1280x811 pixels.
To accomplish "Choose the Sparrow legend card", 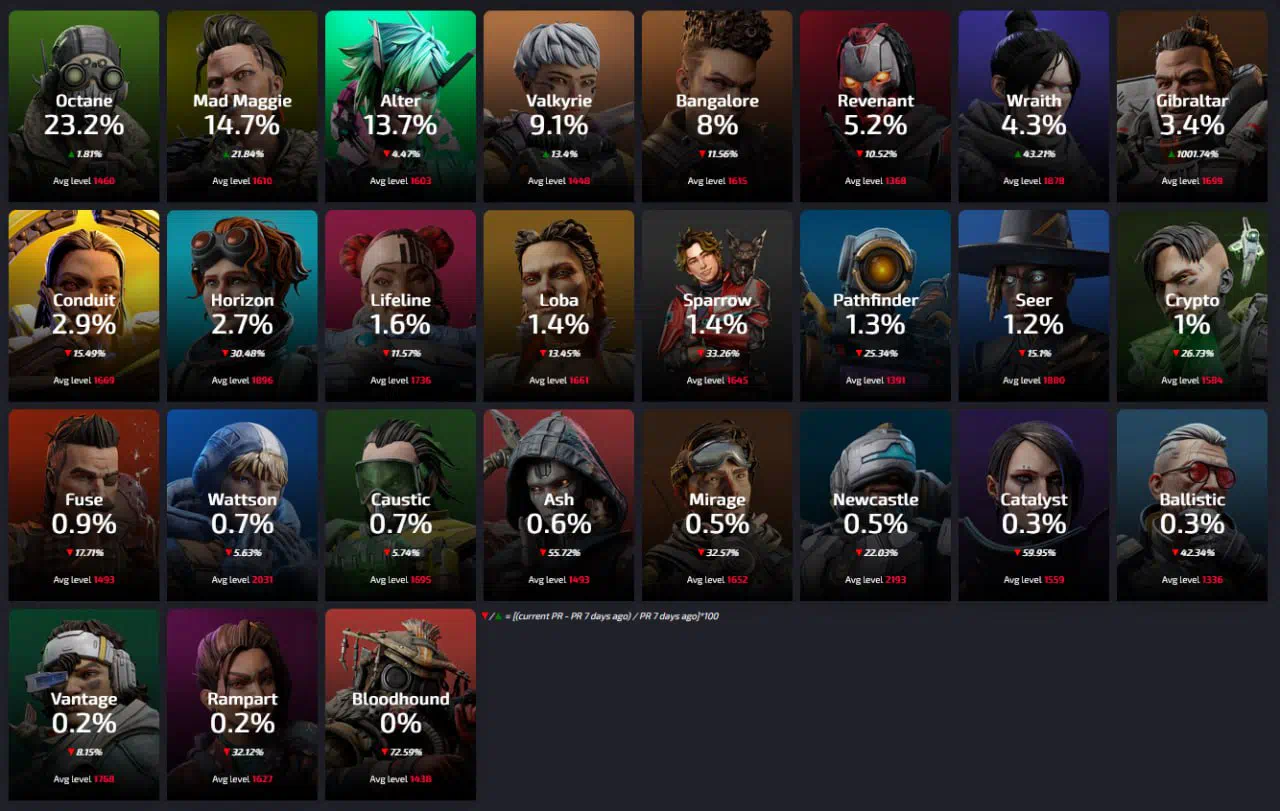I will click(717, 305).
